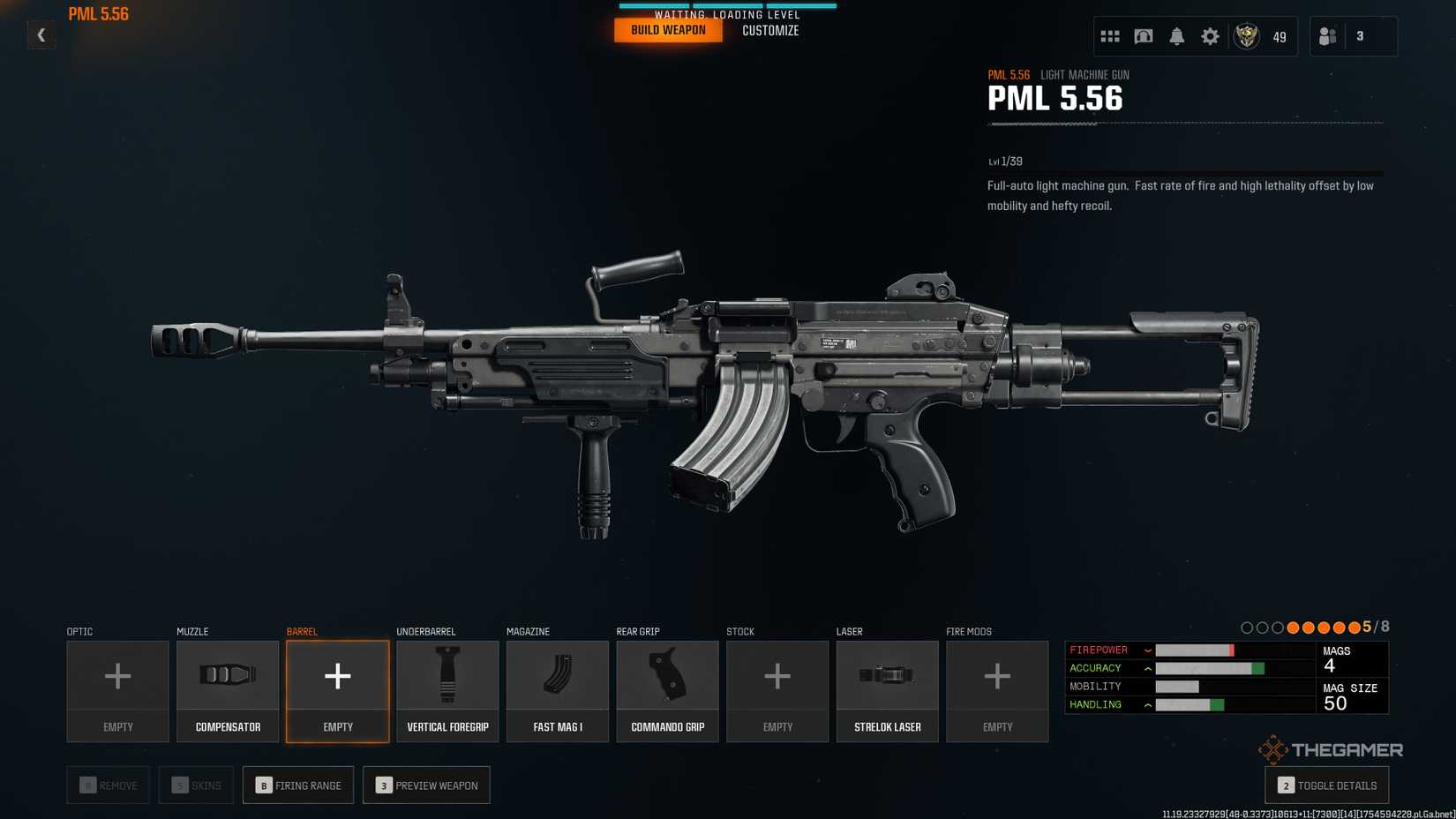Open the Firing Range
Image resolution: width=1456 pixels, height=819 pixels.
(x=297, y=785)
